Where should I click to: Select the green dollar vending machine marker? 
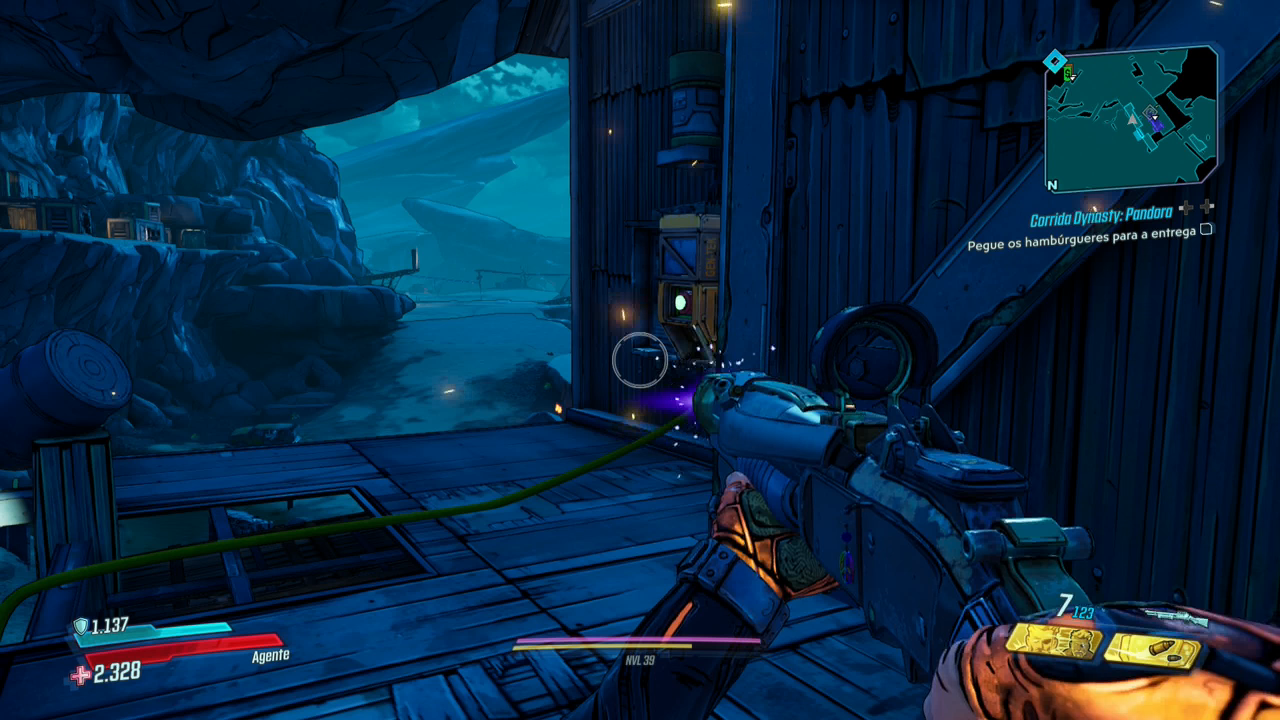[1069, 73]
